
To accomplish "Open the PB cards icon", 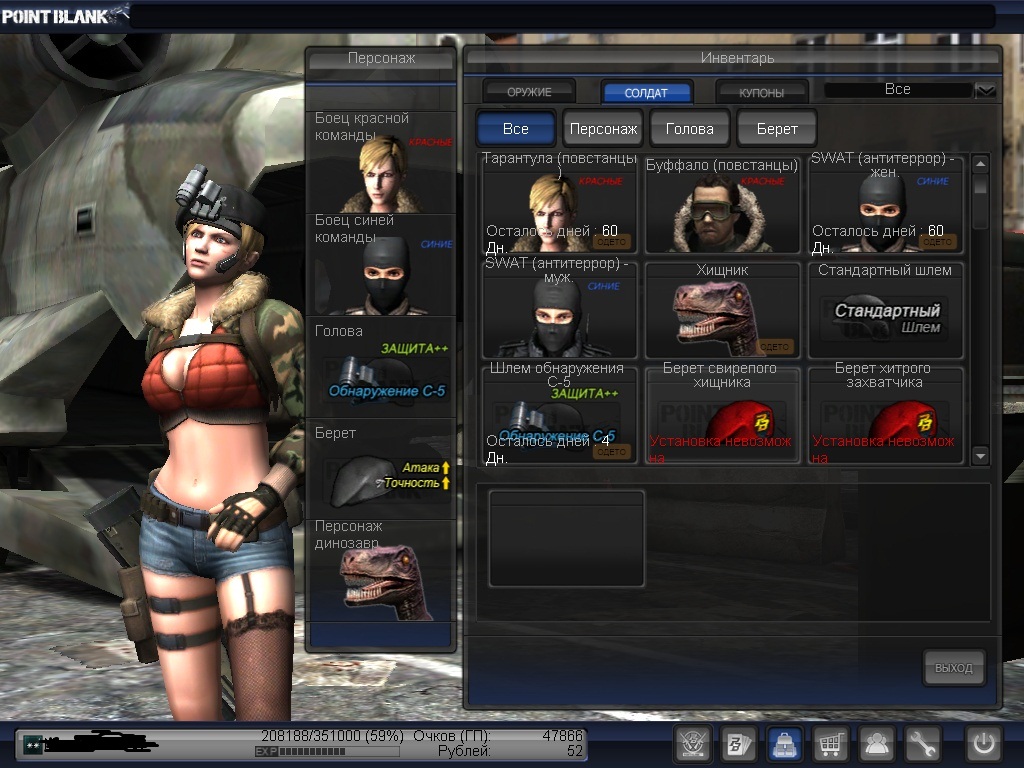I will click(738, 743).
